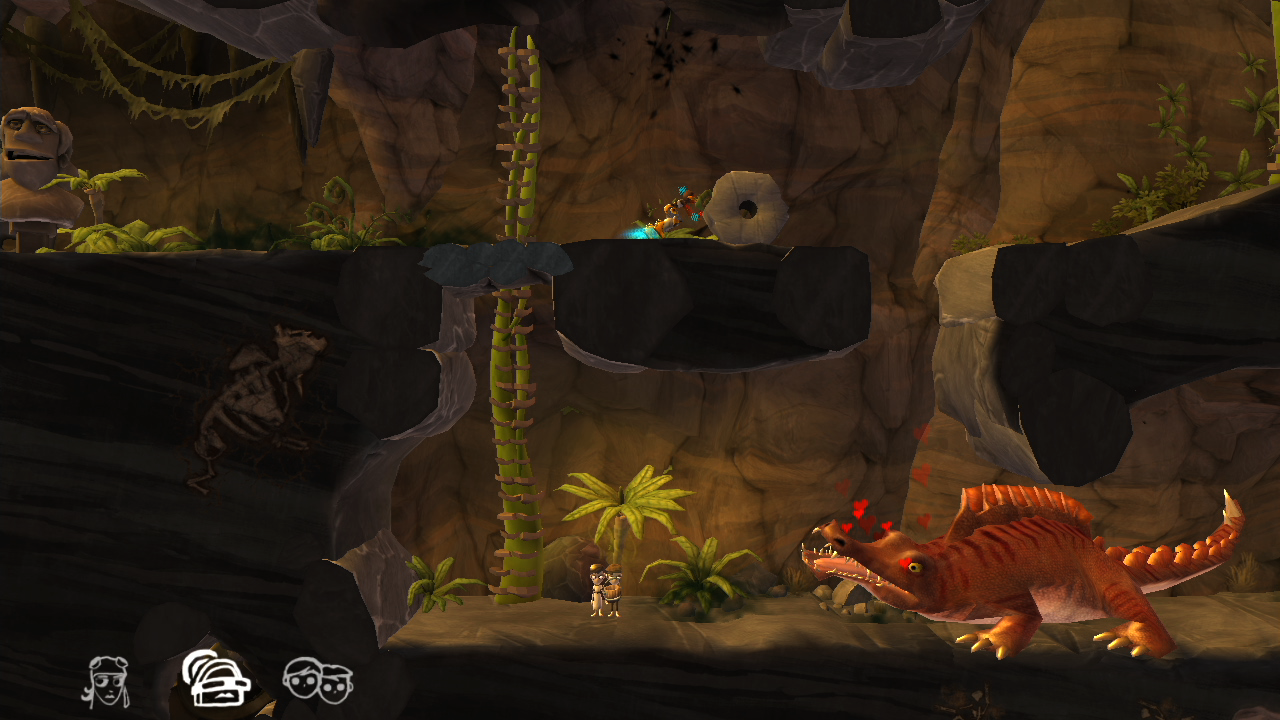The width and height of the screenshot is (1280, 720).
Task: Click the highlighted Hillbilly character icon
Action: click(215, 685)
